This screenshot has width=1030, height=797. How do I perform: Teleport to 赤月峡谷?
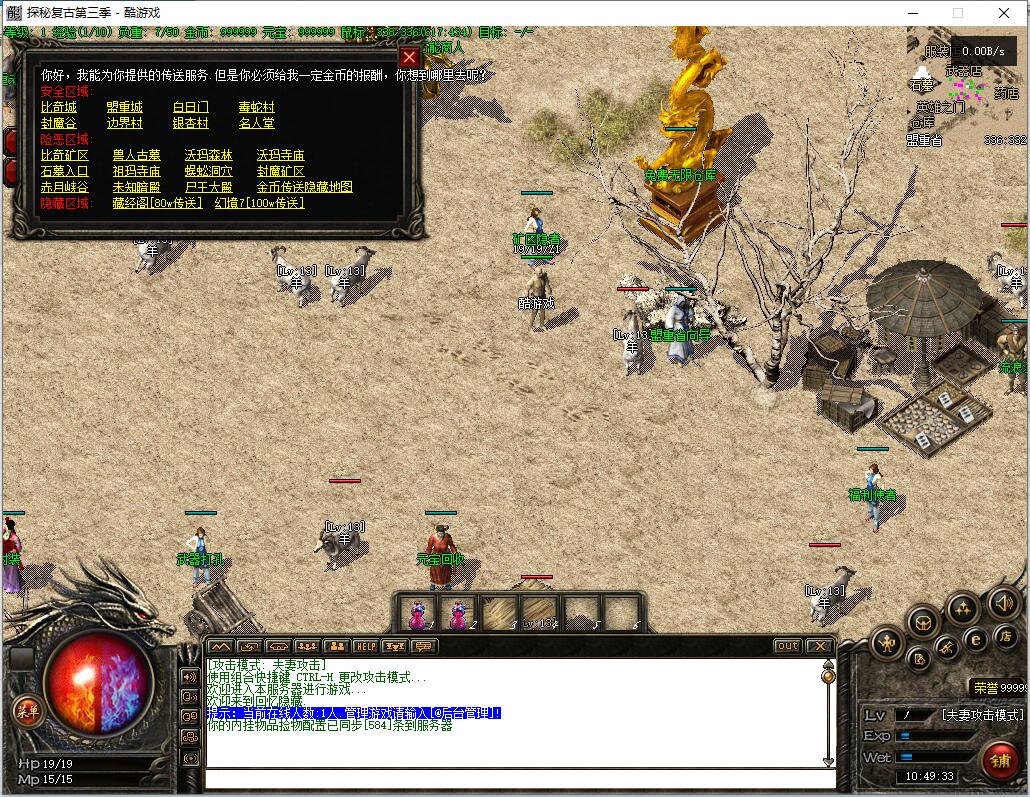click(x=64, y=187)
